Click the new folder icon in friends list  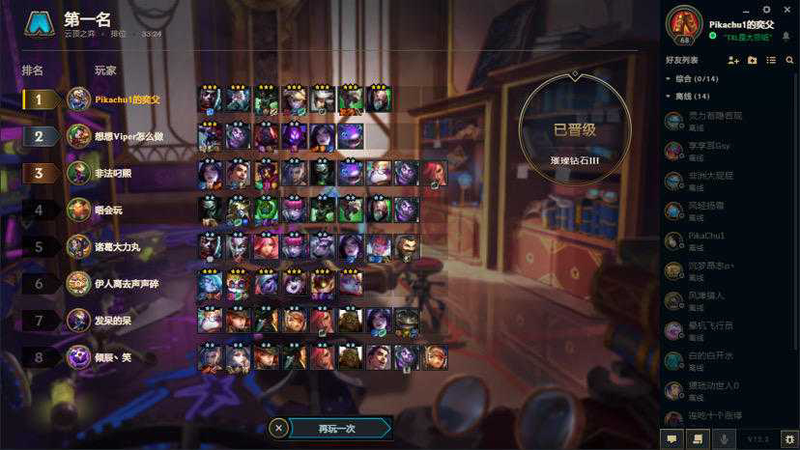(752, 61)
